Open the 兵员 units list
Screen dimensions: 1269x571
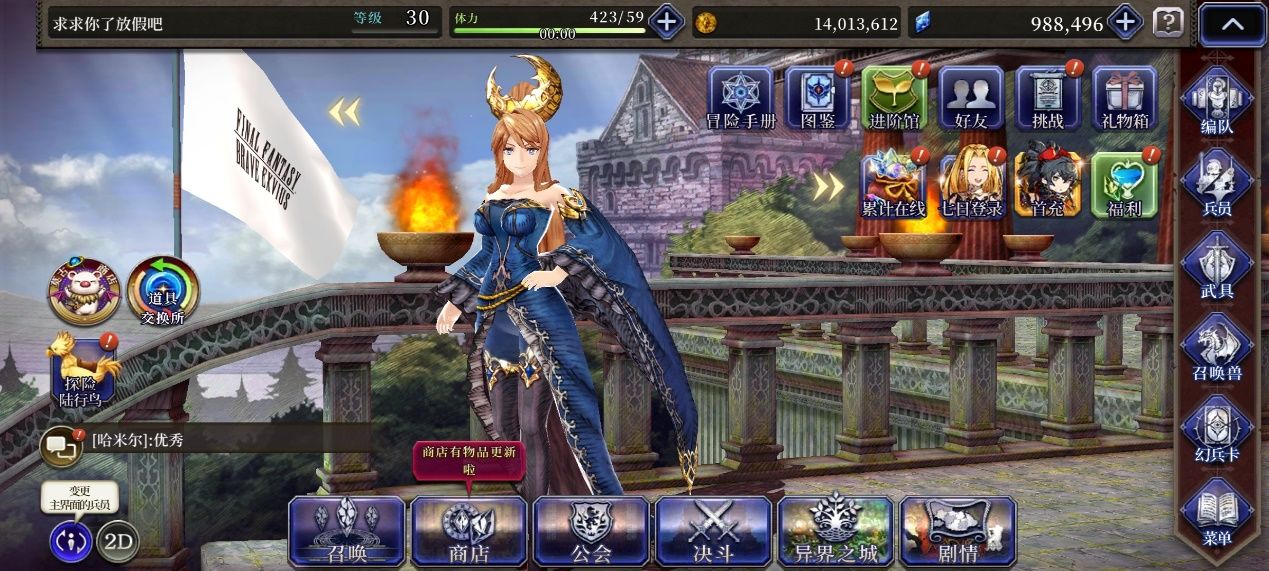coord(1217,185)
